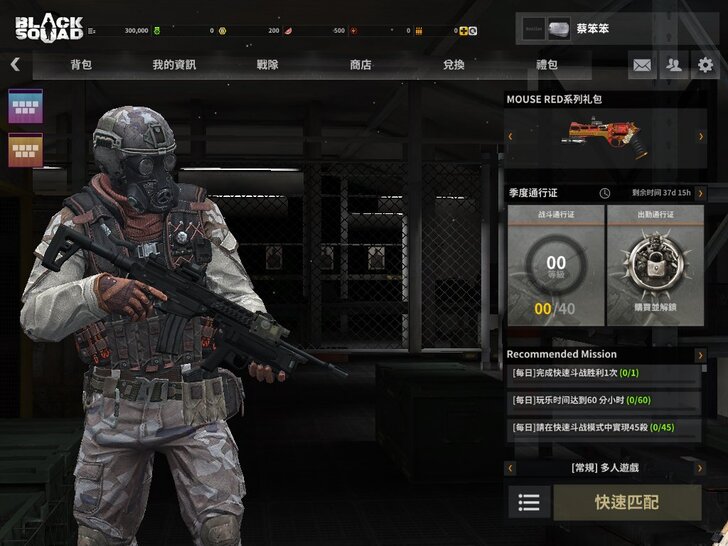Open the gear settings icon

point(706,65)
